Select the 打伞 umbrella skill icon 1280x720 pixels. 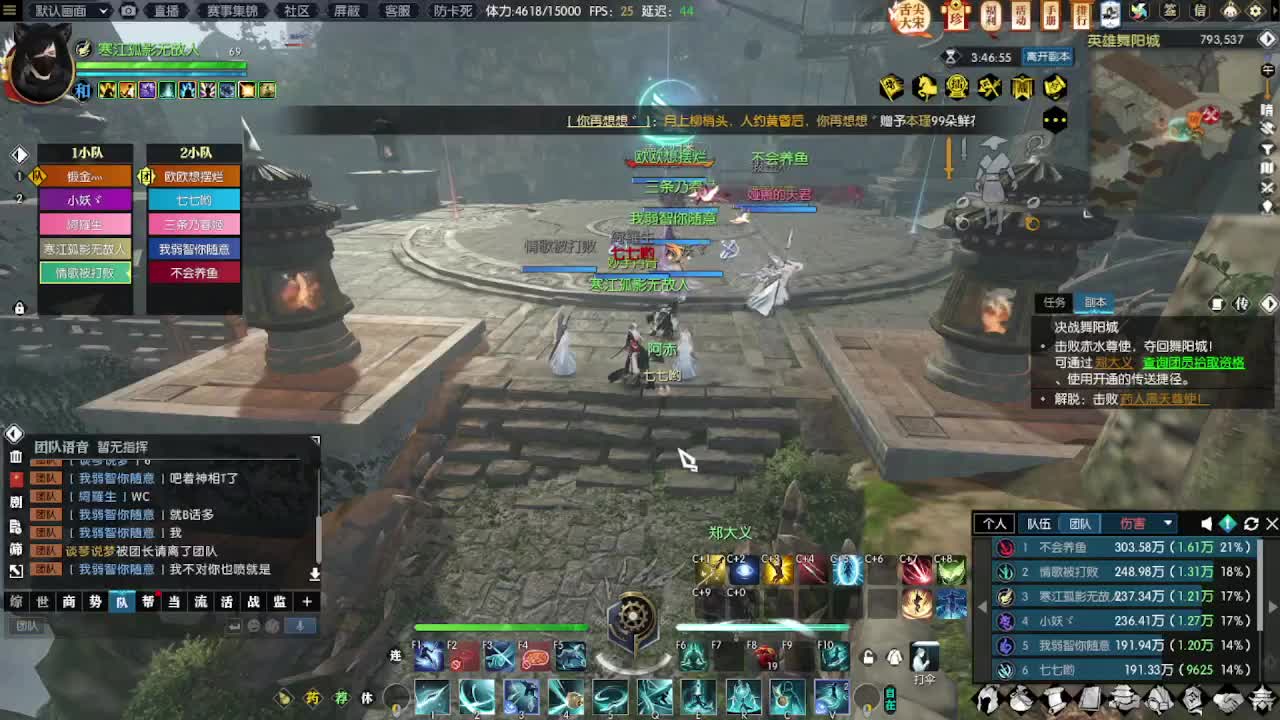[925, 657]
